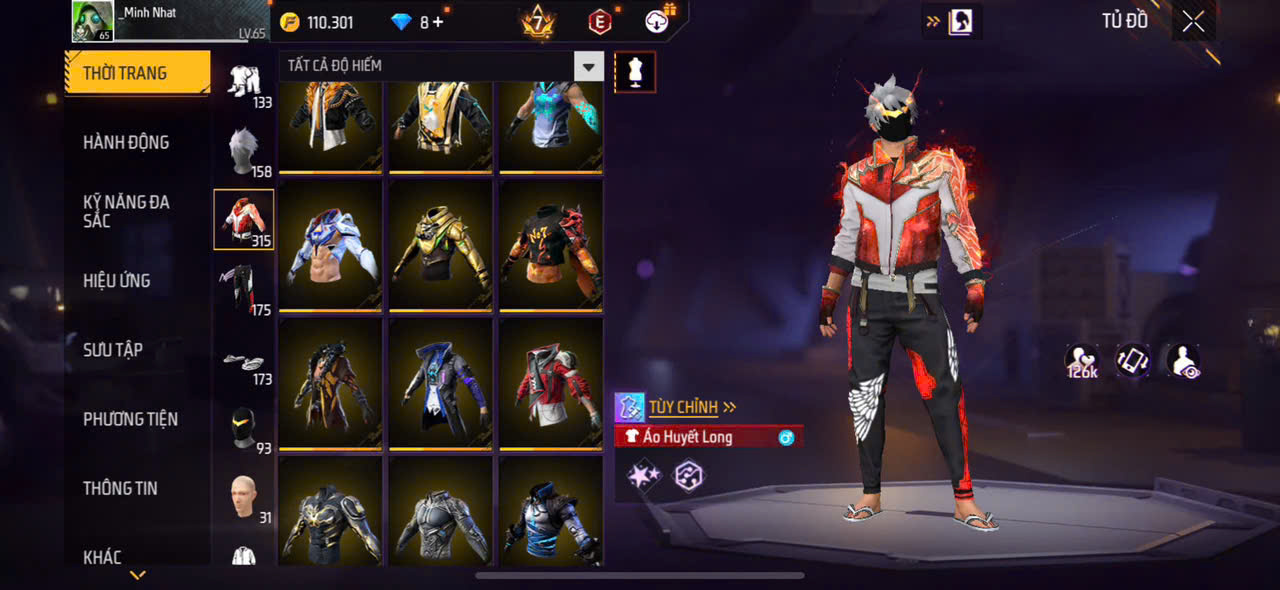The height and width of the screenshot is (590, 1280).
Task: Select the hair category with 158 items
Action: pos(243,151)
